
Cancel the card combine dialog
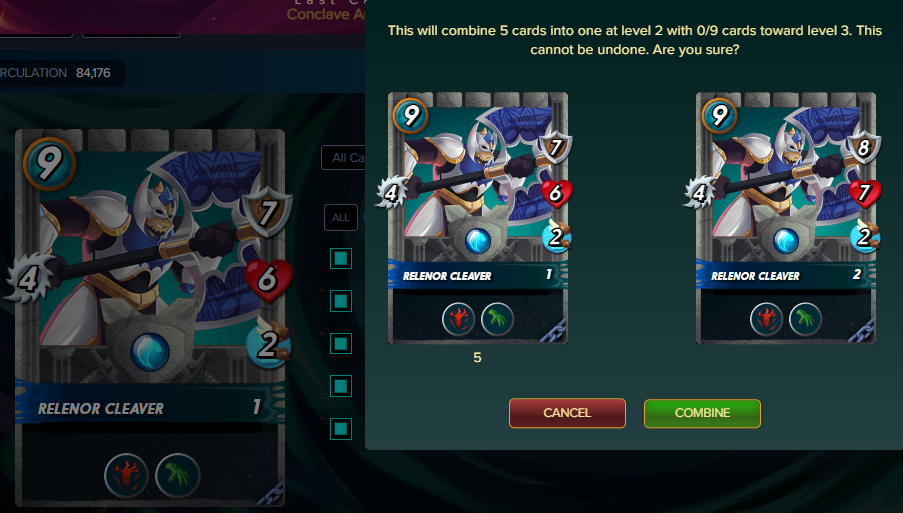(567, 413)
